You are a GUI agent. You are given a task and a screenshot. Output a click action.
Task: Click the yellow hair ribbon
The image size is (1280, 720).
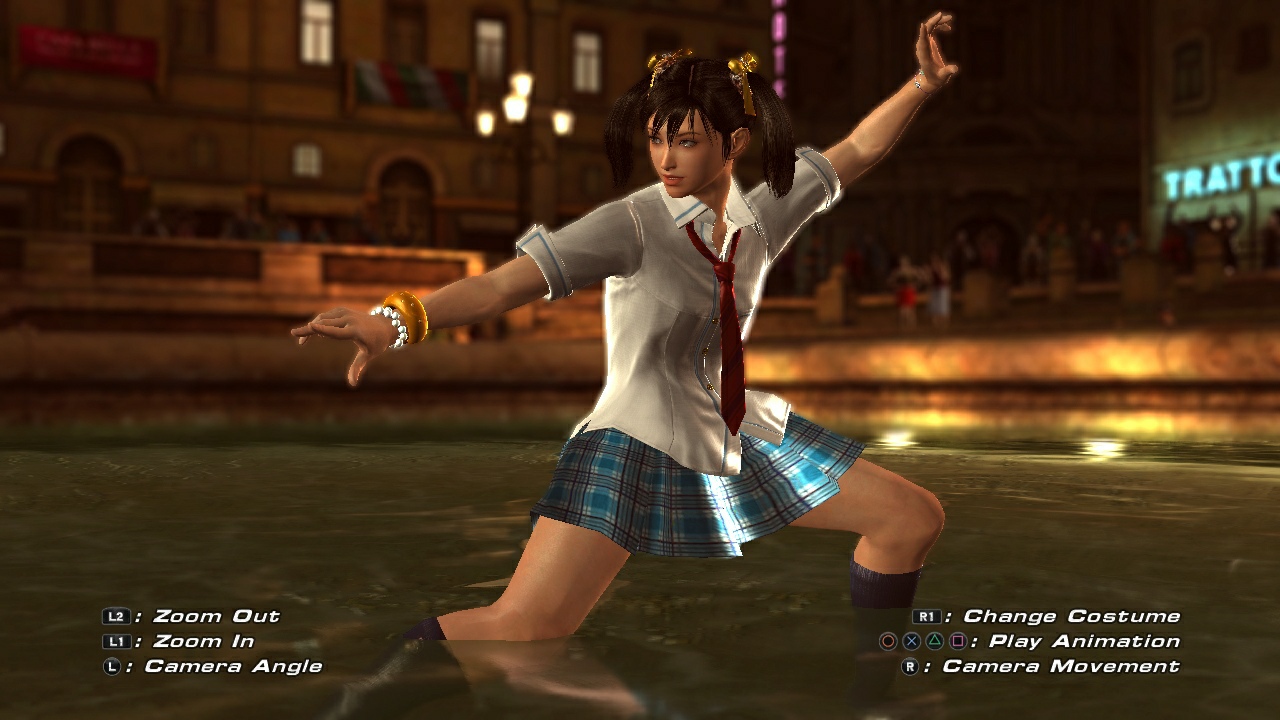tap(743, 67)
